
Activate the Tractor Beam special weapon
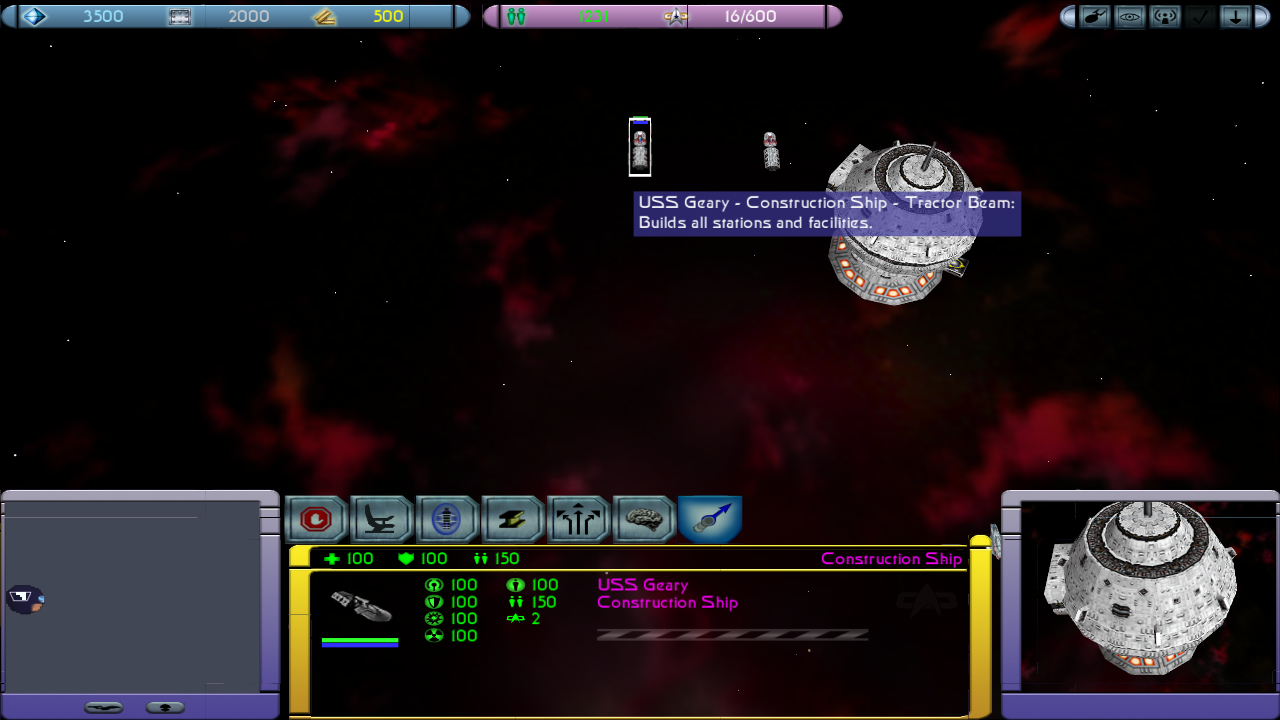click(x=710, y=520)
